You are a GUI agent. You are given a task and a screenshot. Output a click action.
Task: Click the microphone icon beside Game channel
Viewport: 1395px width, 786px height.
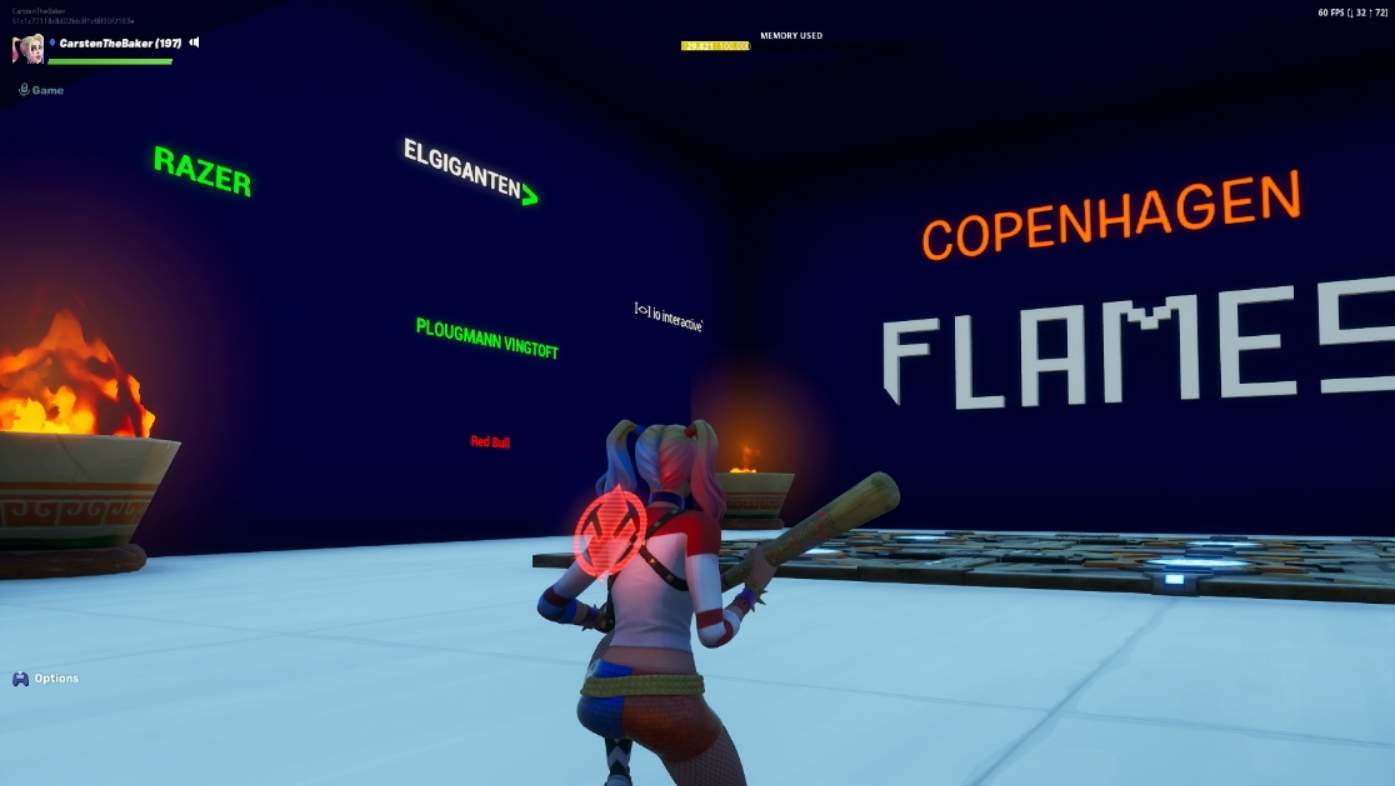point(22,89)
